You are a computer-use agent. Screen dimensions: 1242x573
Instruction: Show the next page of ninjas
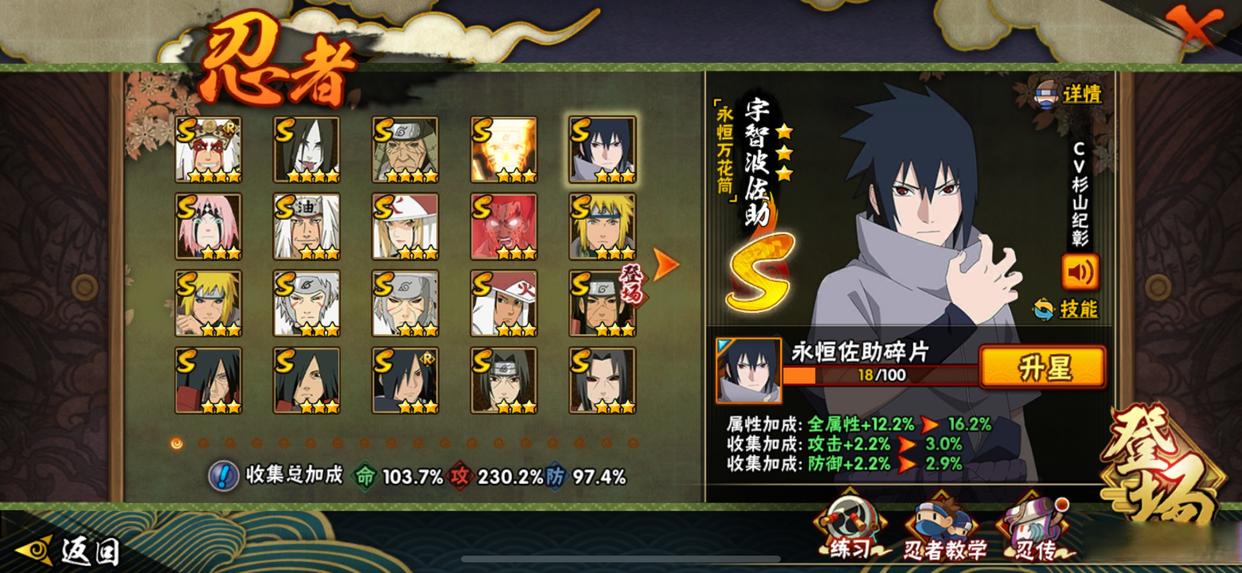665,263
